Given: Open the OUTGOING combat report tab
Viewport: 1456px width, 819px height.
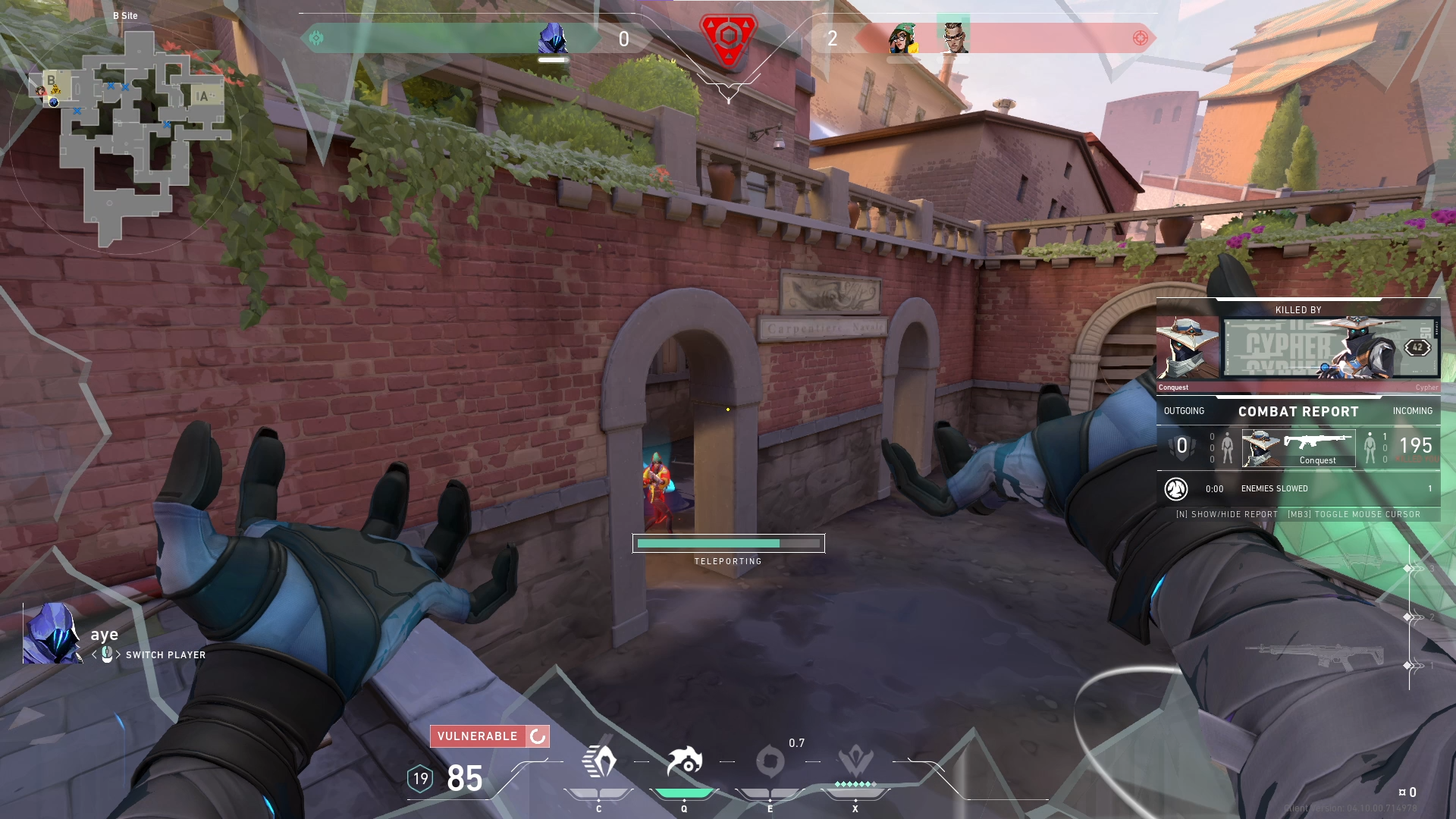Looking at the screenshot, I should click(x=1184, y=411).
